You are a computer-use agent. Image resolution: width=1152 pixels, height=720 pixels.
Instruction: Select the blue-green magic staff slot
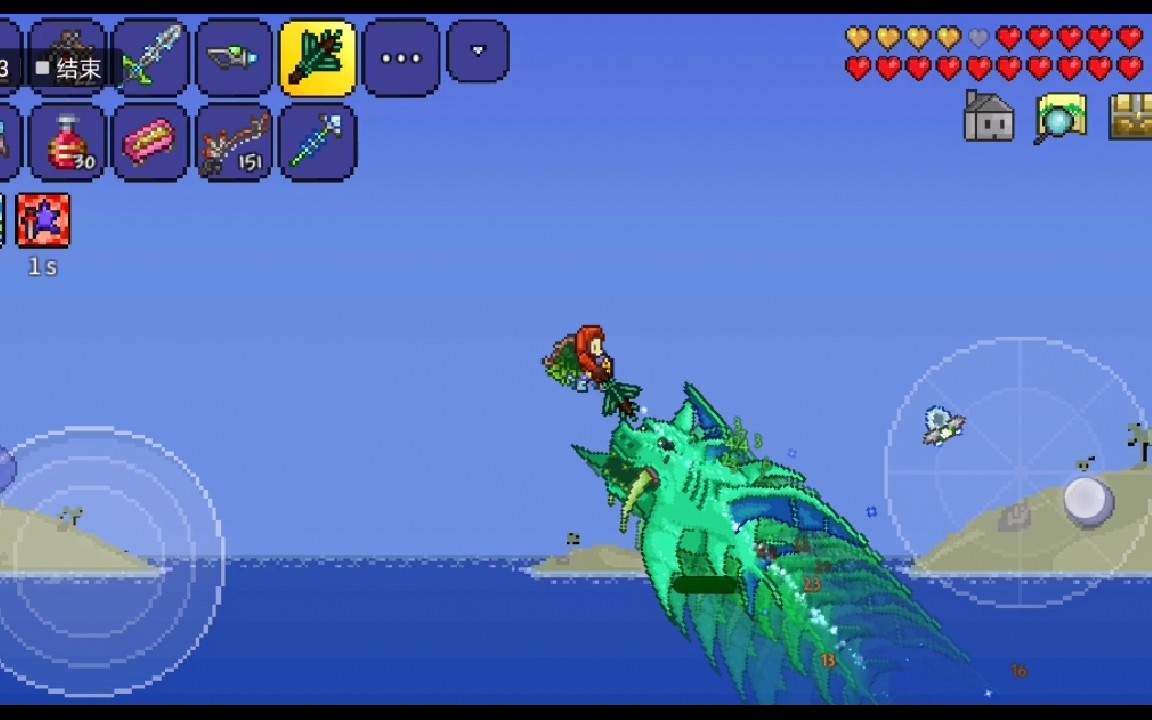click(x=318, y=142)
